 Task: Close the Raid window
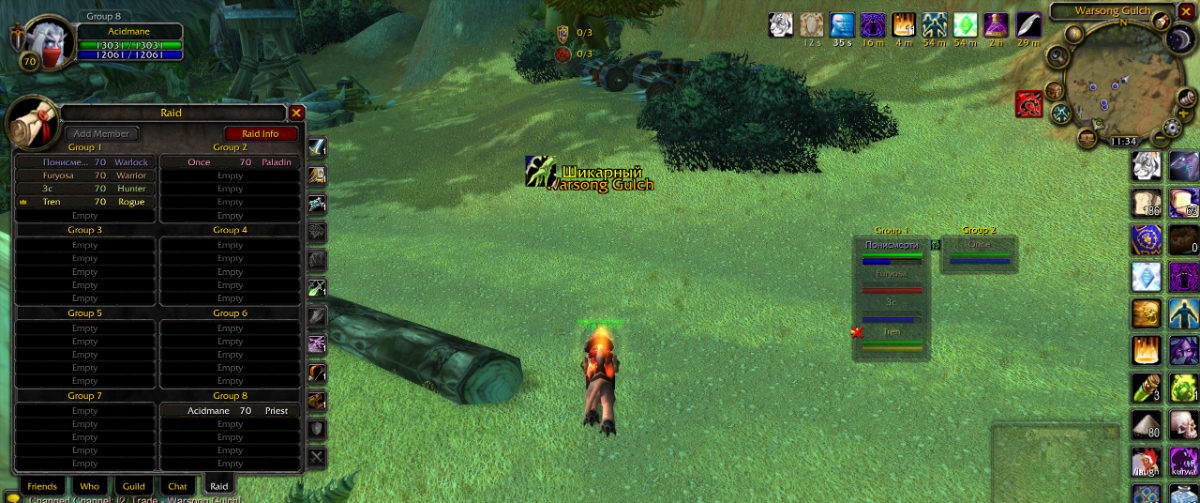pos(296,113)
